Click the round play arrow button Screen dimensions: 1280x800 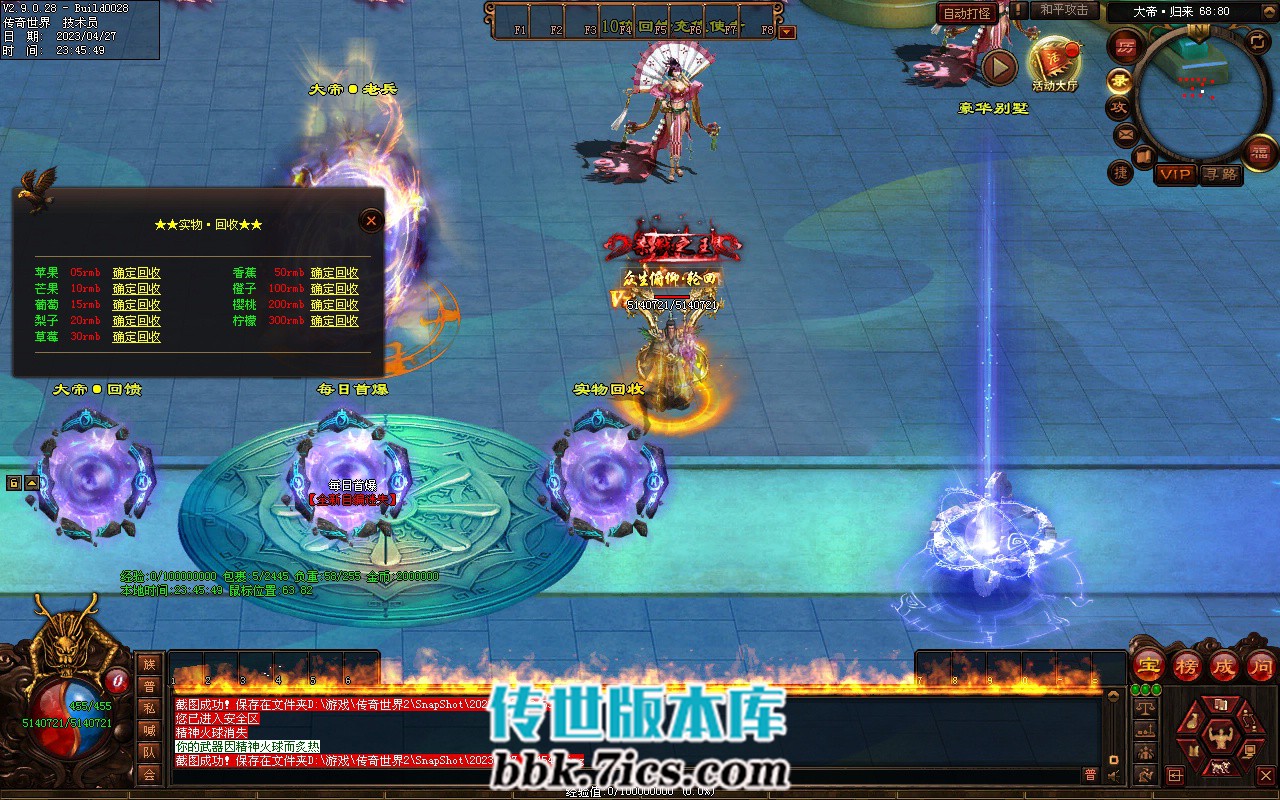[999, 67]
